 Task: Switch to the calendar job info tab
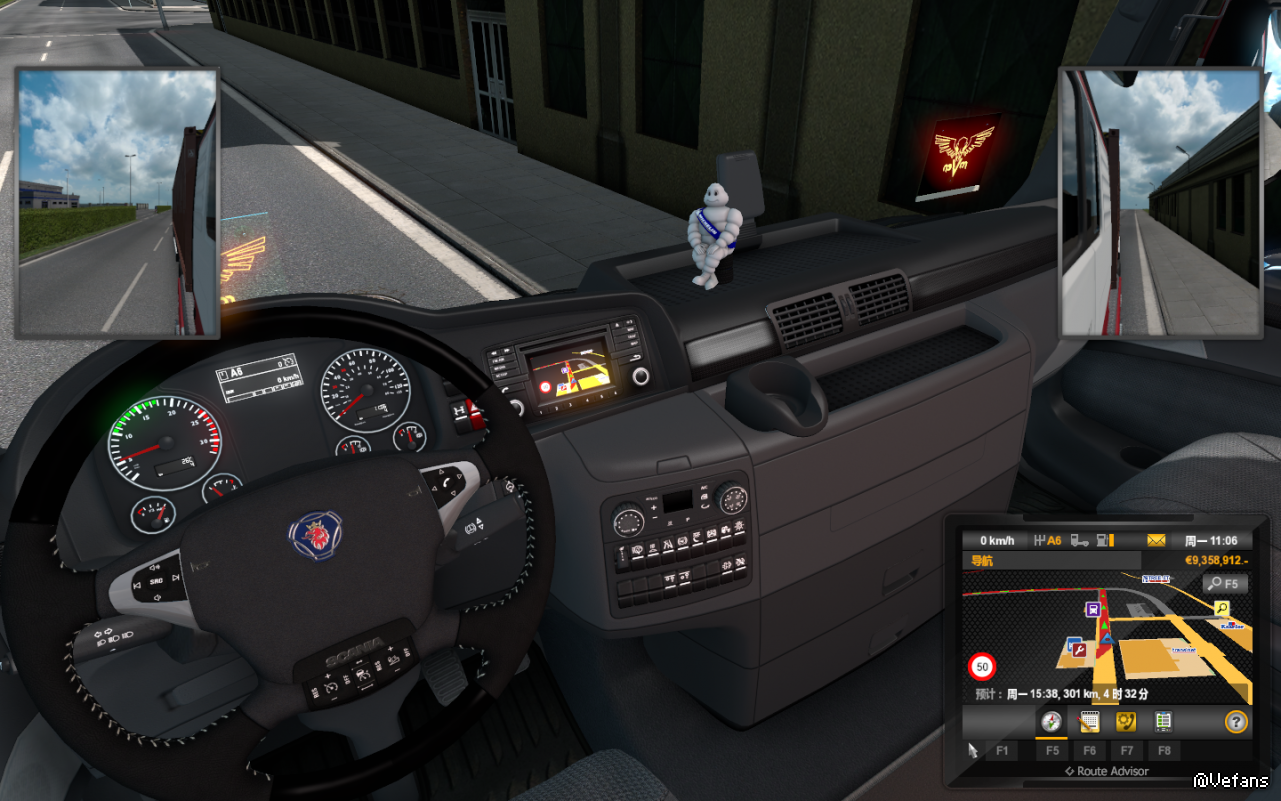click(x=1089, y=721)
